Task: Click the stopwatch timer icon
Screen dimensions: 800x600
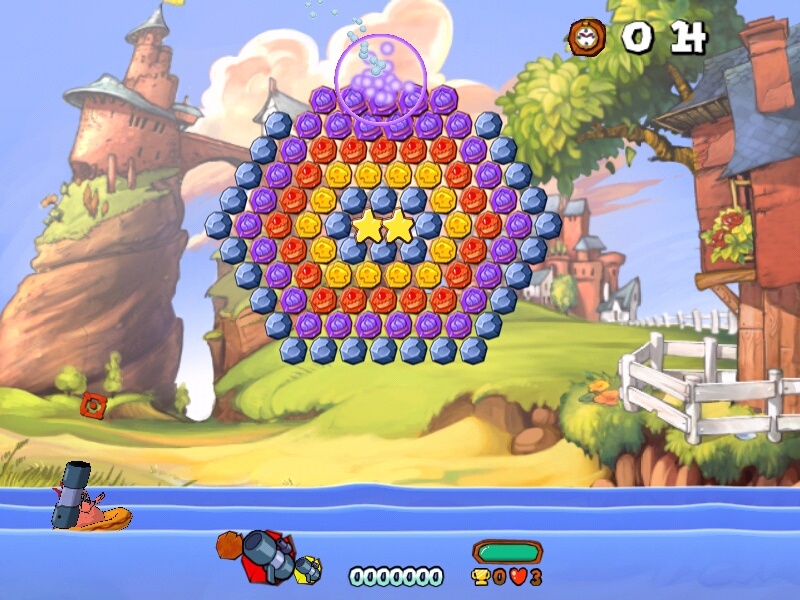Action: coord(587,37)
